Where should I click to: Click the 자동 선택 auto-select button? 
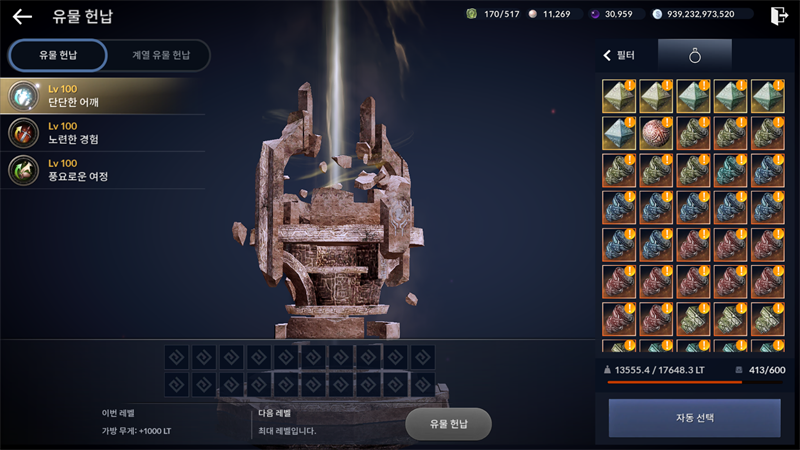click(x=694, y=418)
